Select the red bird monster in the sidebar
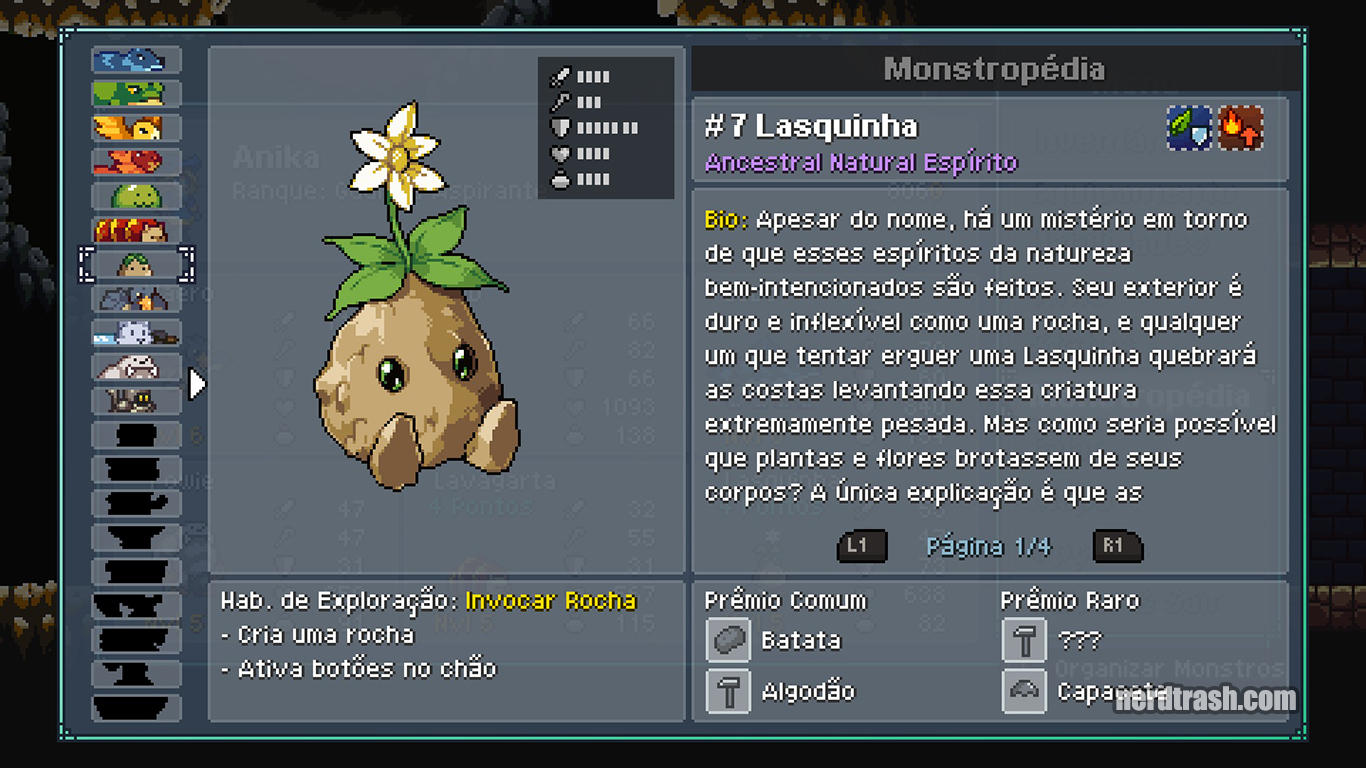 point(135,161)
